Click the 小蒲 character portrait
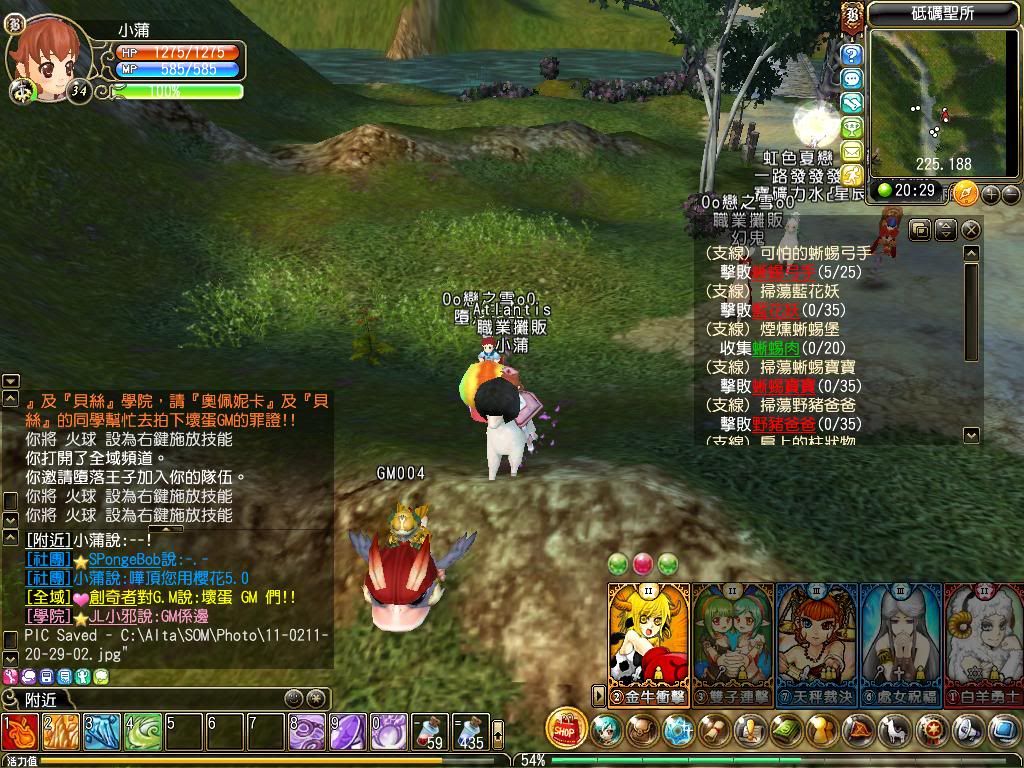 pos(46,58)
